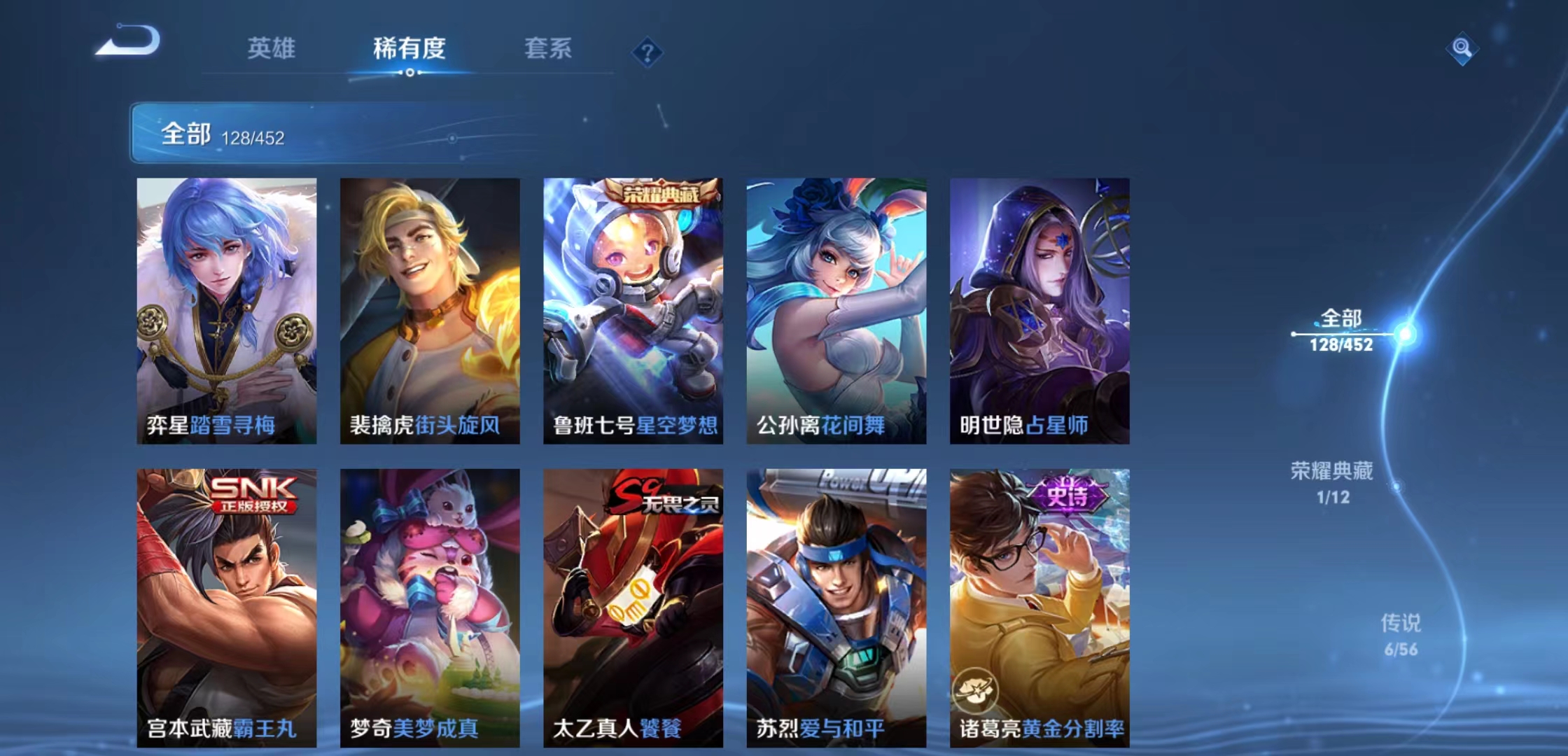
Task: Open the 弈星踏雪寻梅 skin card
Action: [x=224, y=308]
